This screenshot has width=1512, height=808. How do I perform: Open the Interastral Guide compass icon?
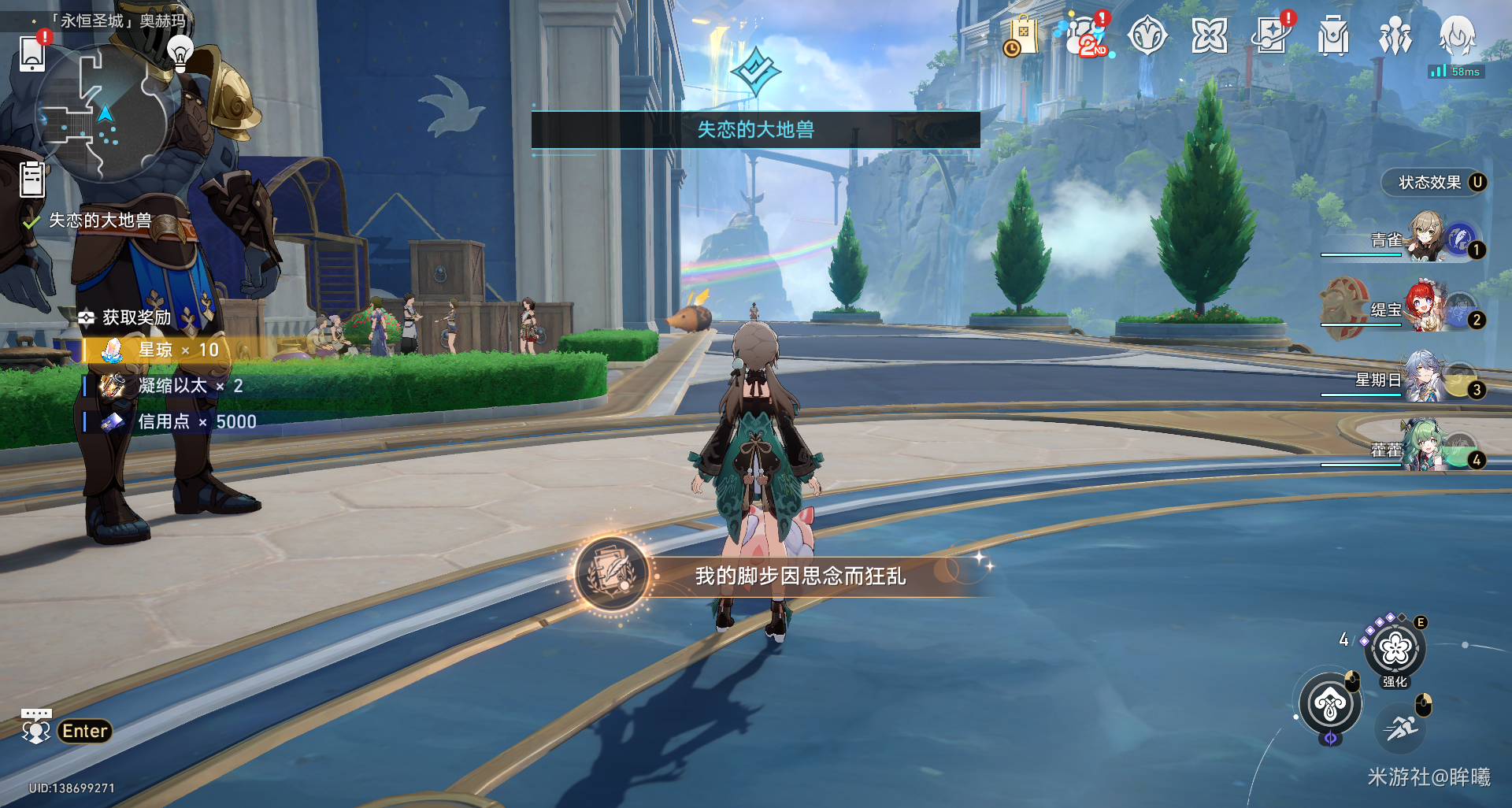1147,37
